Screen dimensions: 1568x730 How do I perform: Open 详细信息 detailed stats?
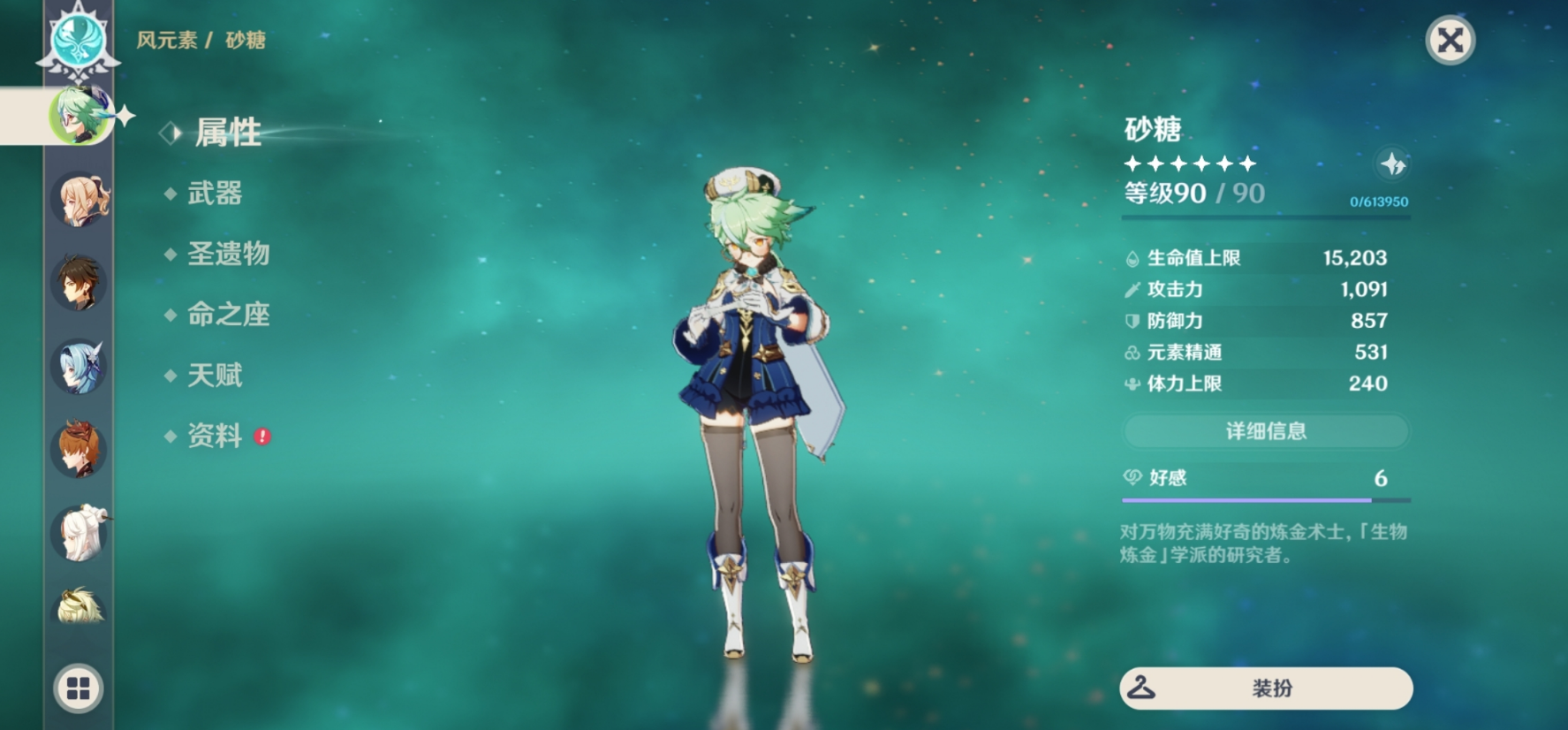pyautogui.click(x=1265, y=431)
